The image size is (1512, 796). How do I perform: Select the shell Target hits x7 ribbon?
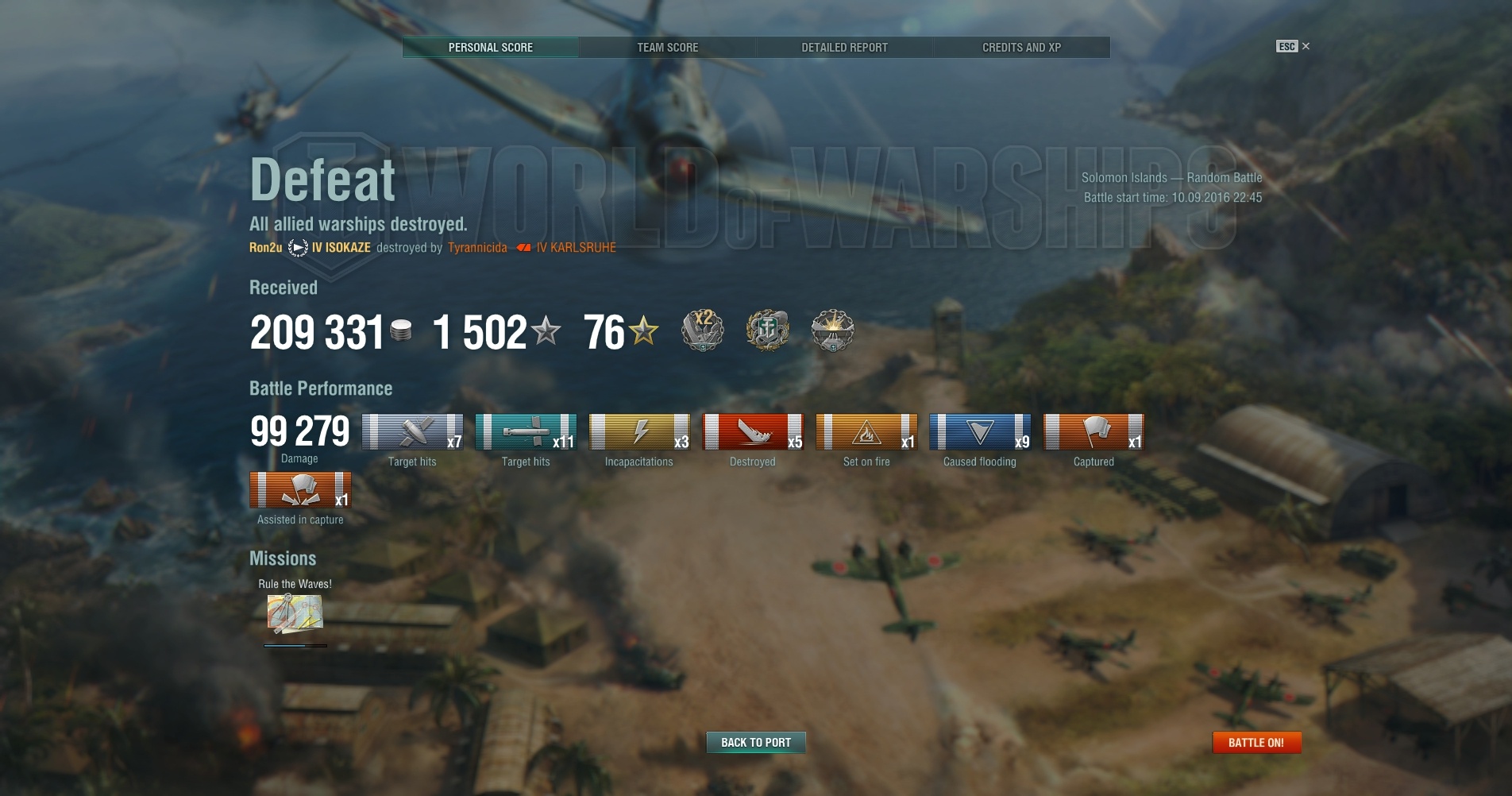pos(412,432)
